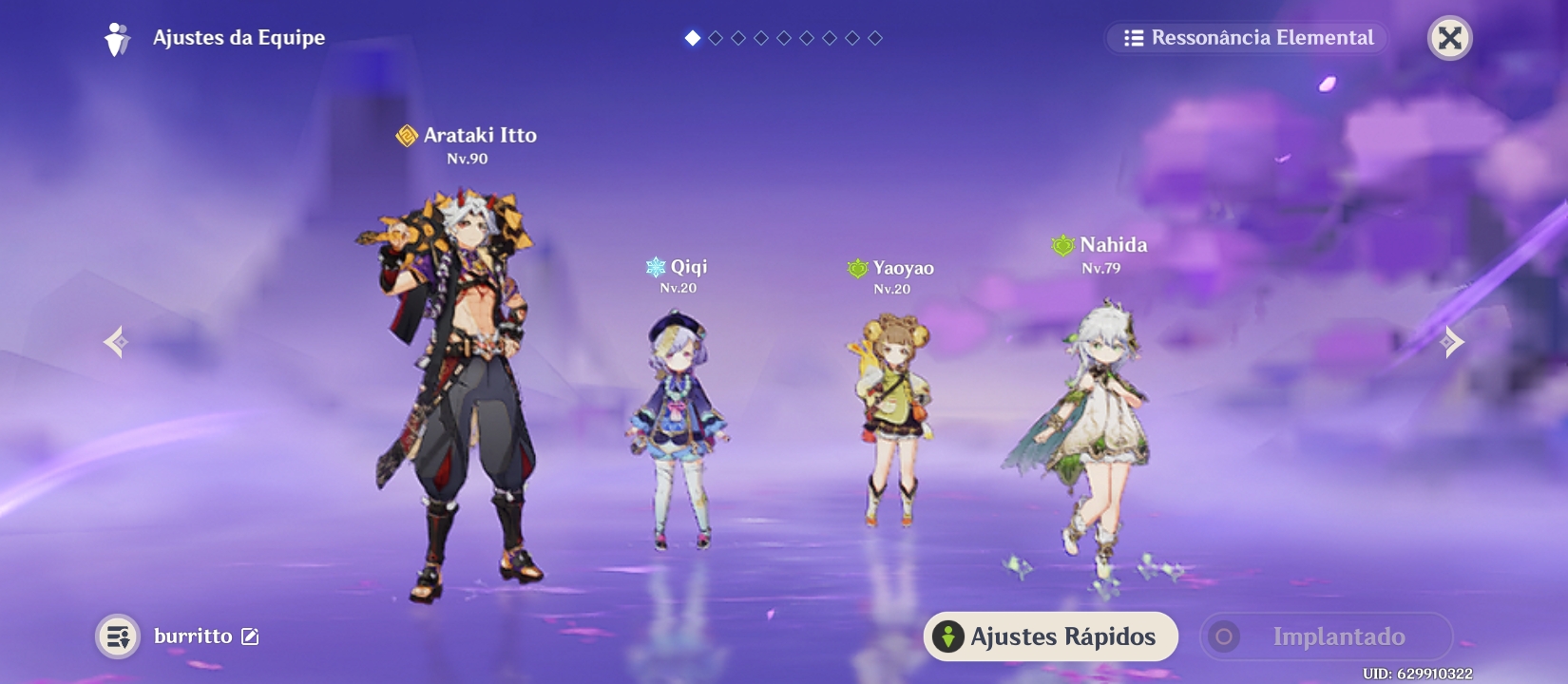The height and width of the screenshot is (684, 1568).
Task: Select the first filled page indicator dot
Action: coord(693,39)
